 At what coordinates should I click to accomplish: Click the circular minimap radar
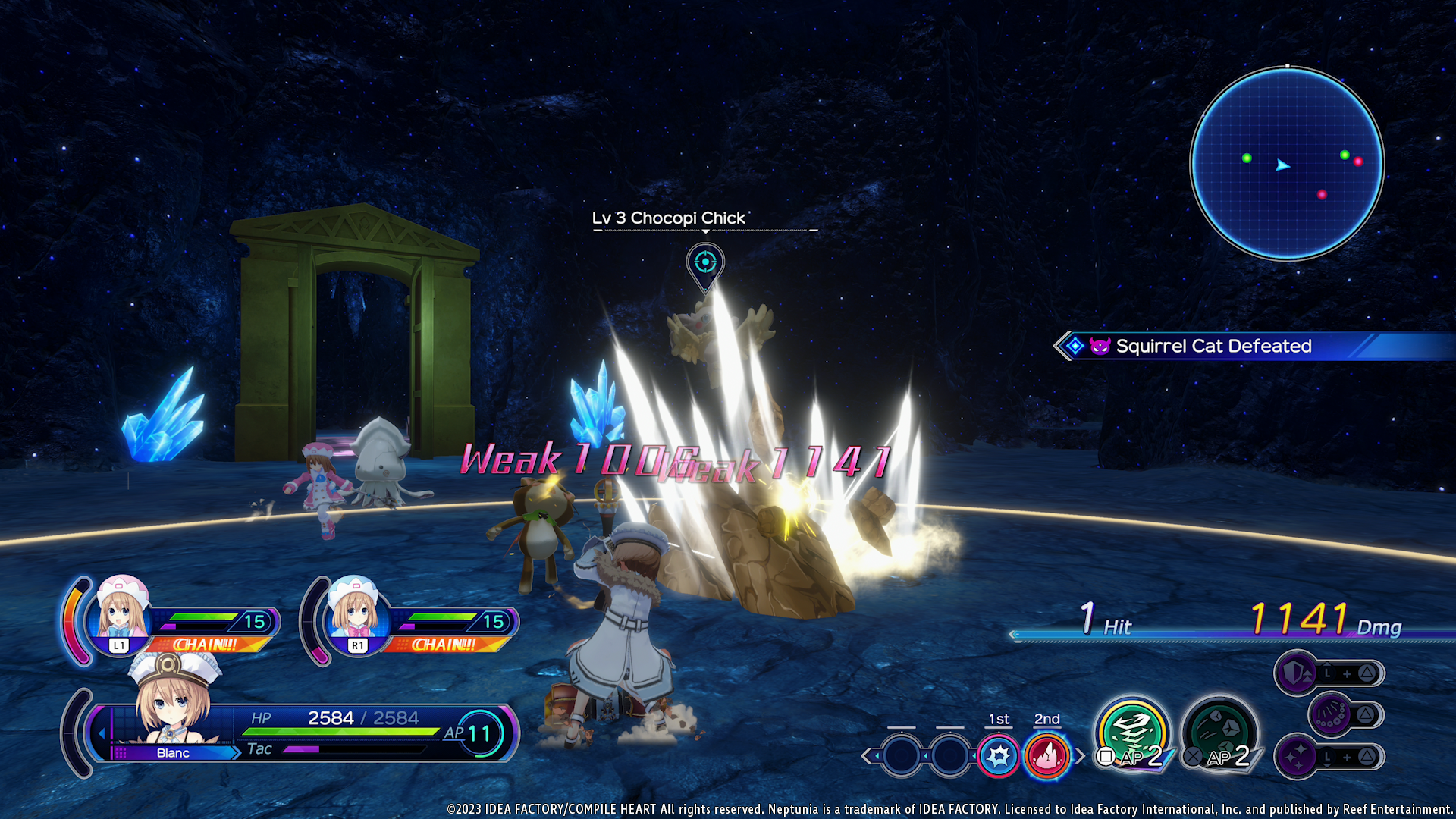(1287, 164)
